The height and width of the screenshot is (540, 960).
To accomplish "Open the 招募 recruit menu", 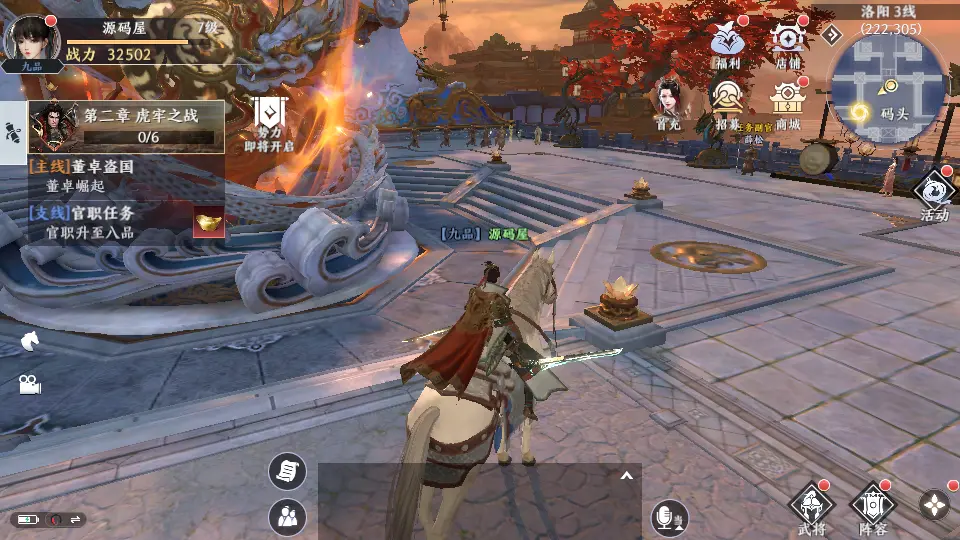I will [727, 101].
